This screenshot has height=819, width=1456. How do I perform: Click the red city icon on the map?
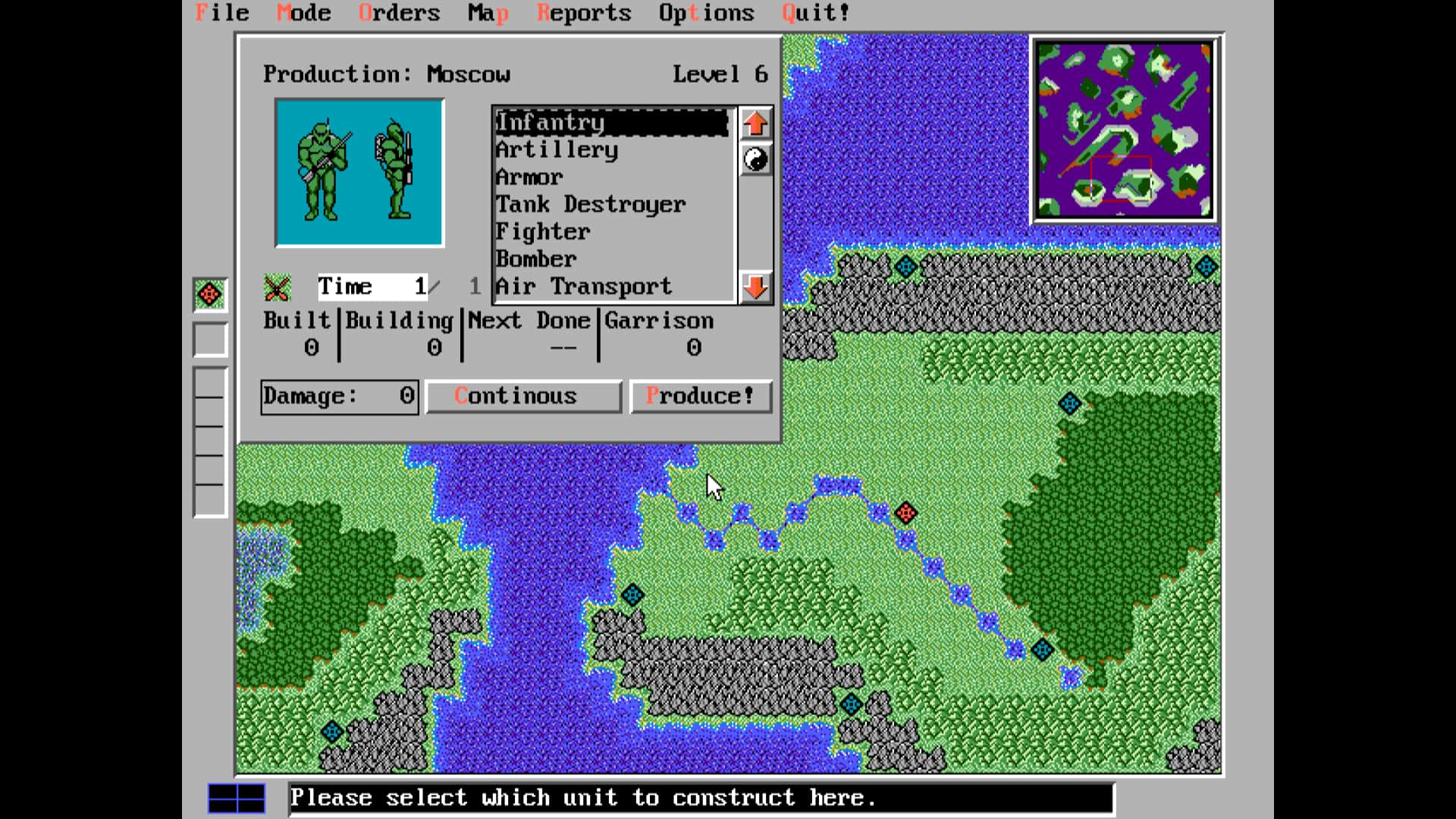907,513
